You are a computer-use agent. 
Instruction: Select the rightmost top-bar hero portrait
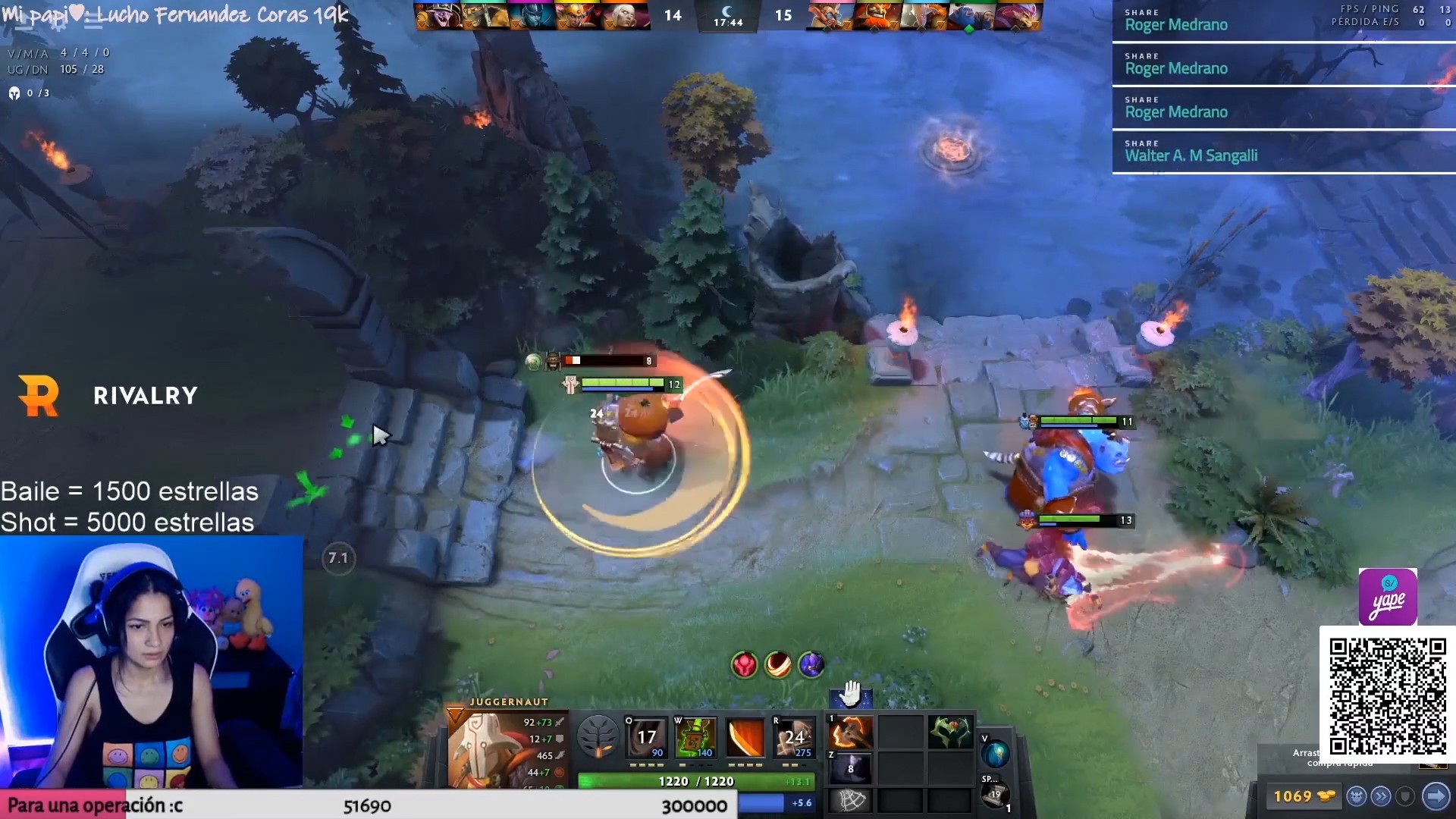[x=1020, y=16]
